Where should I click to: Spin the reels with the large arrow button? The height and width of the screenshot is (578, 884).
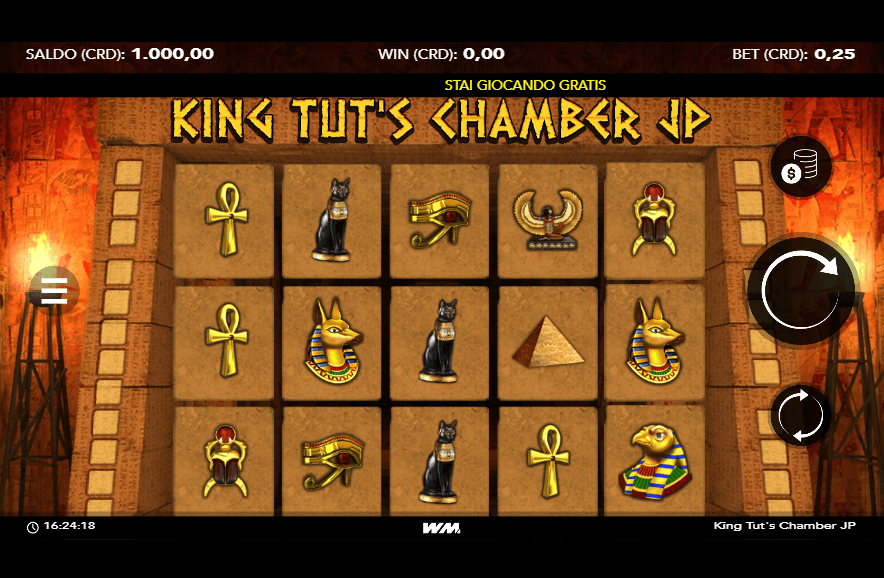tap(801, 290)
